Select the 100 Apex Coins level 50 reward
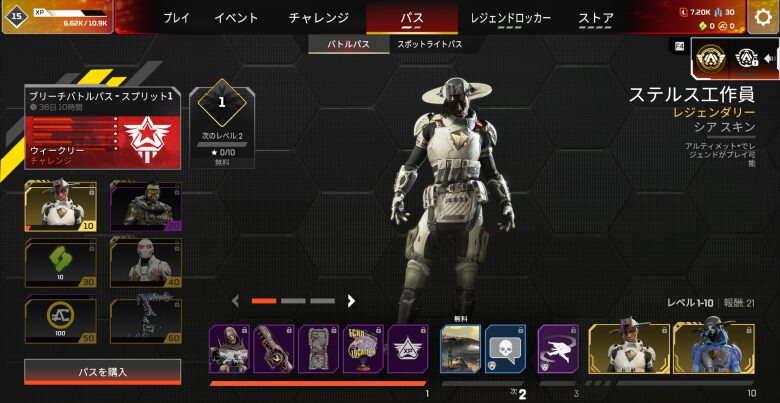 60,320
